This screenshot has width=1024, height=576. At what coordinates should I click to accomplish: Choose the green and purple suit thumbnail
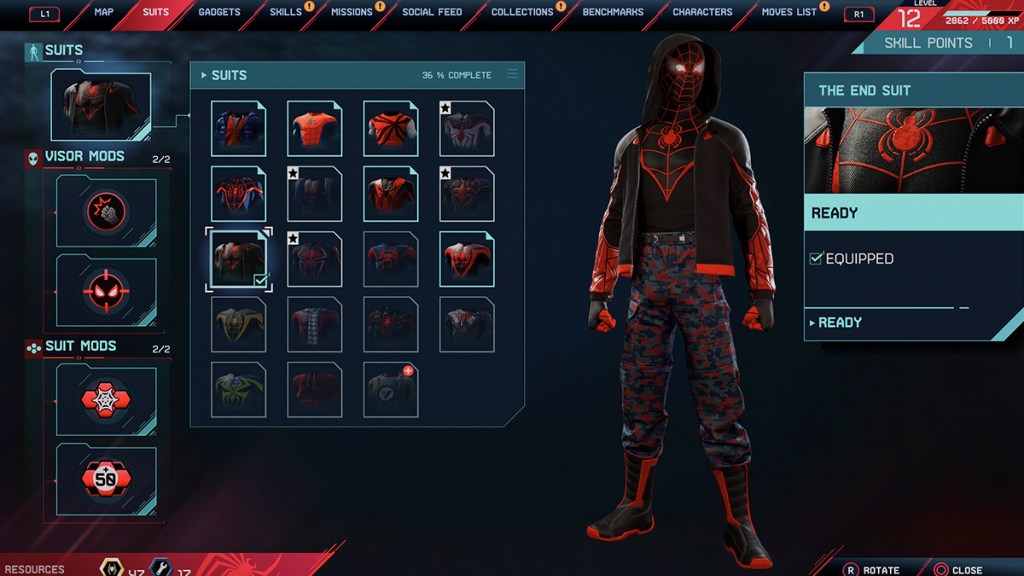pos(239,390)
